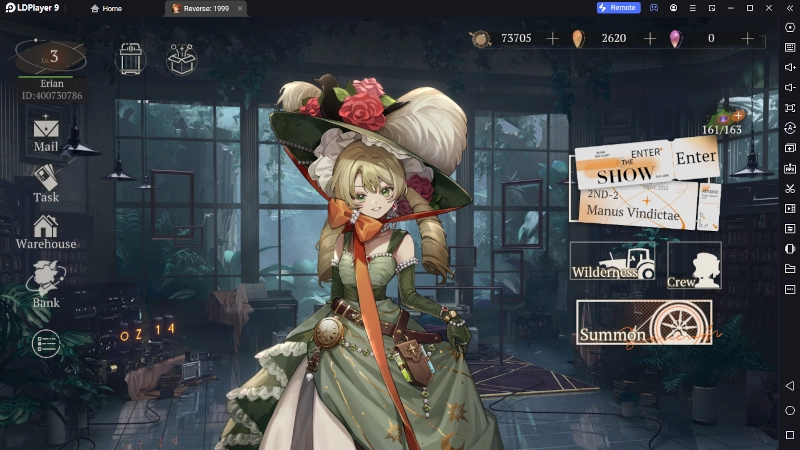This screenshot has width=800, height=450.
Task: Open the Task menu
Action: (46, 182)
